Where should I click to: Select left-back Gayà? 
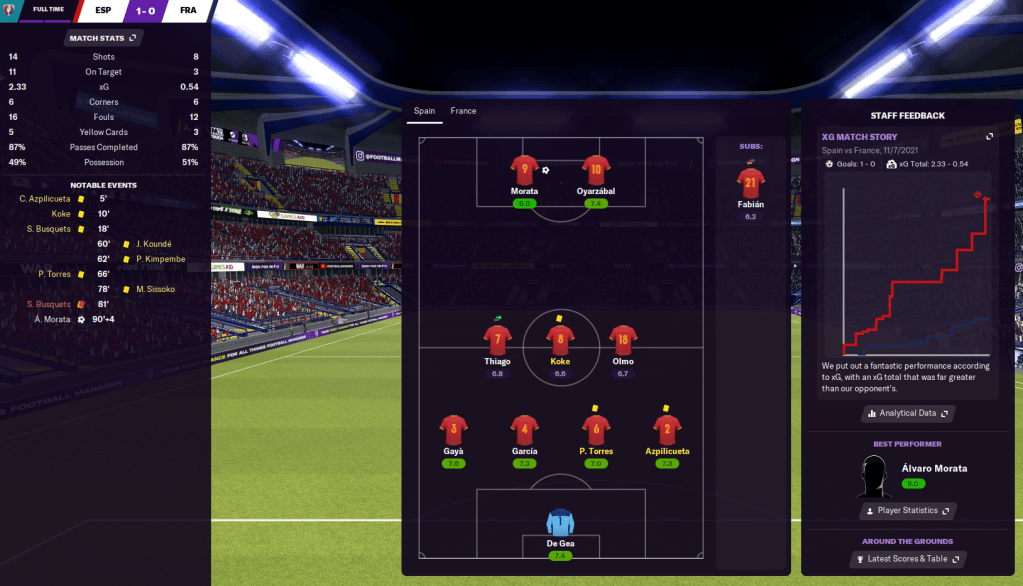coord(454,431)
